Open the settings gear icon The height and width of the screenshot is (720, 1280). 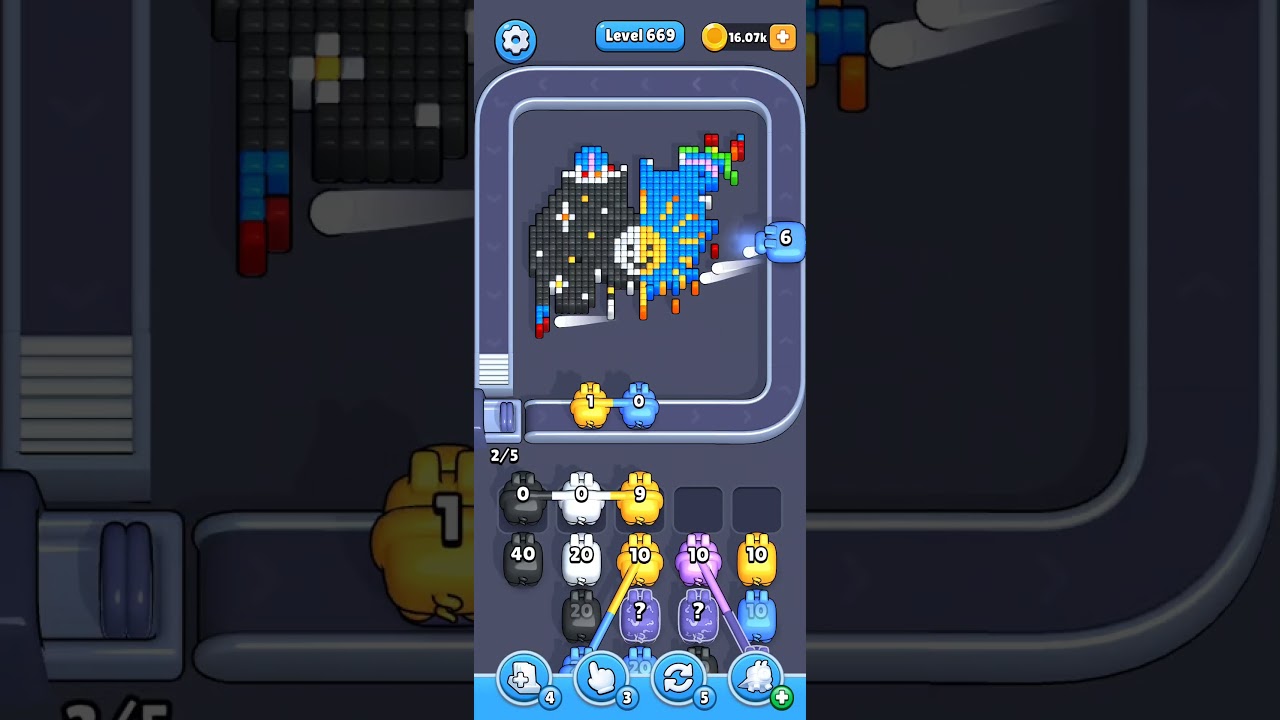point(516,37)
